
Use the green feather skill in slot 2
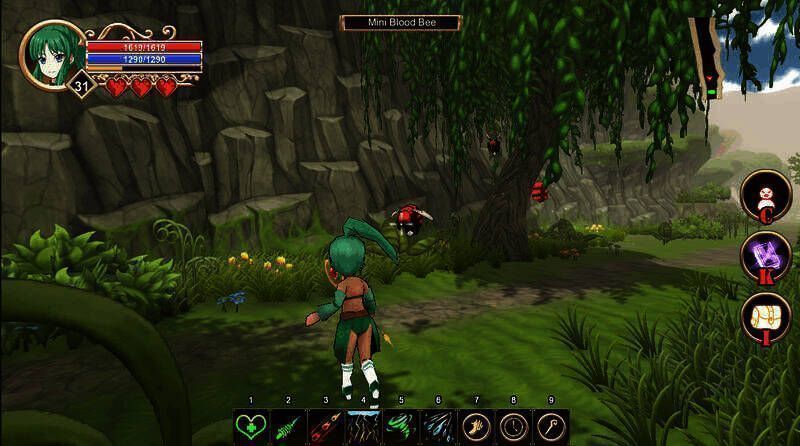tap(288, 425)
